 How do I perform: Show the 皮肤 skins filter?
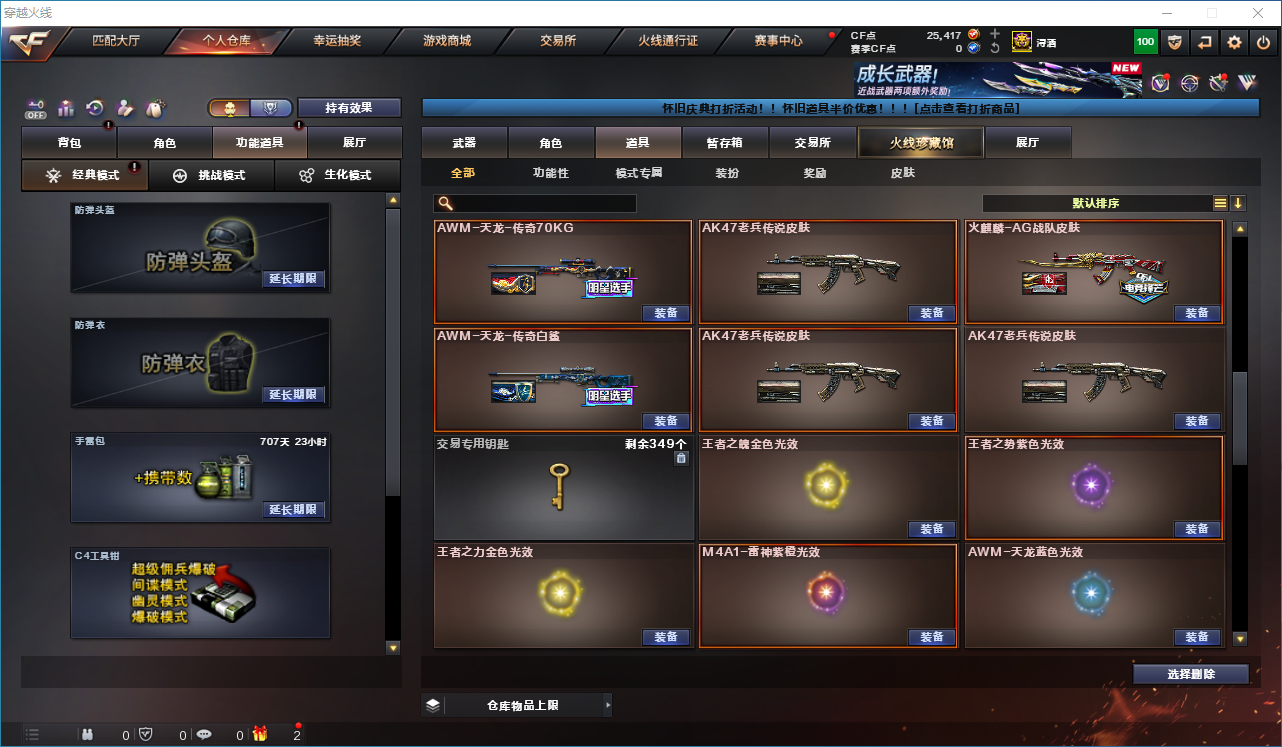902,173
